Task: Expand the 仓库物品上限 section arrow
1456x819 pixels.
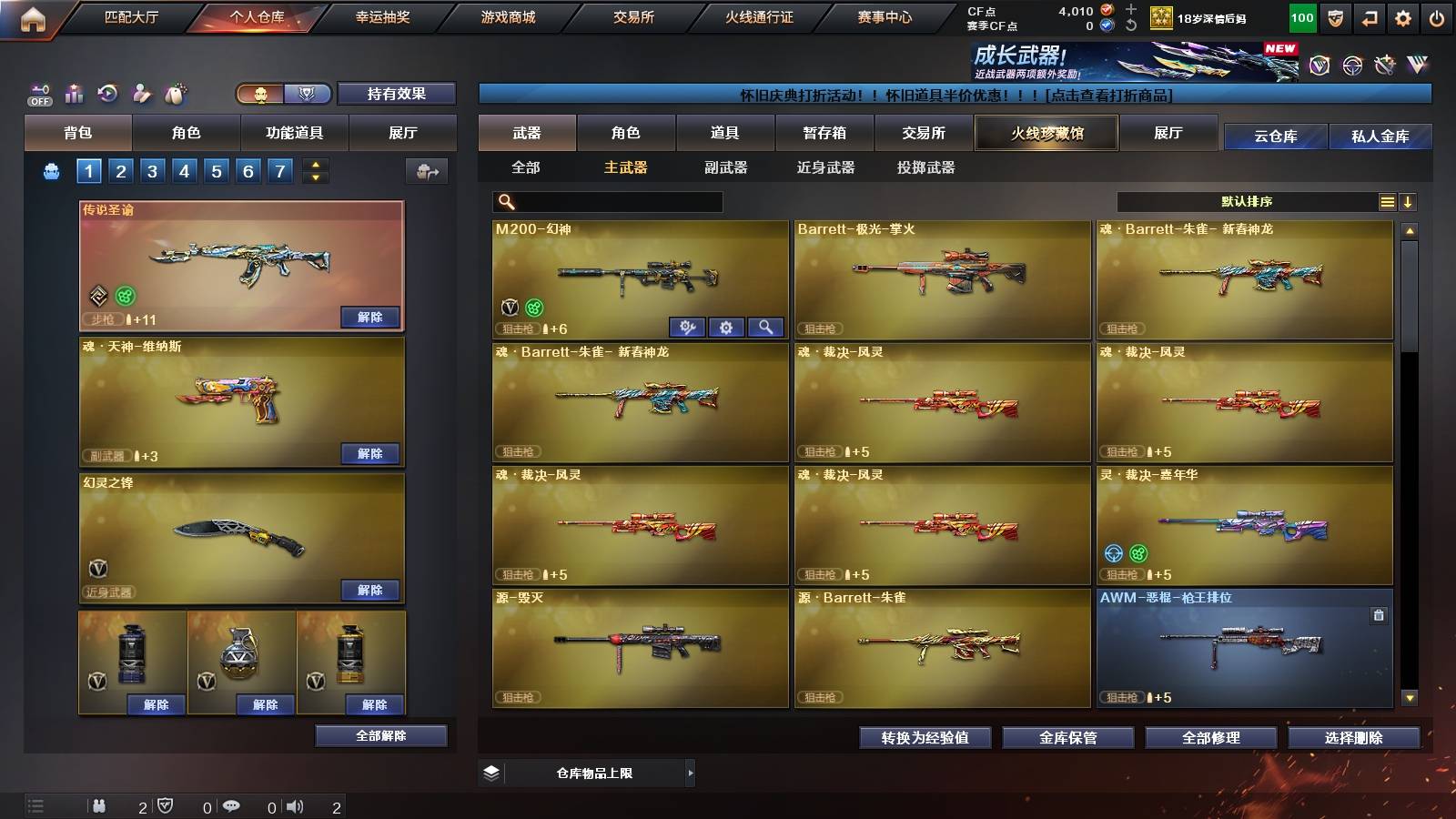Action: (692, 773)
